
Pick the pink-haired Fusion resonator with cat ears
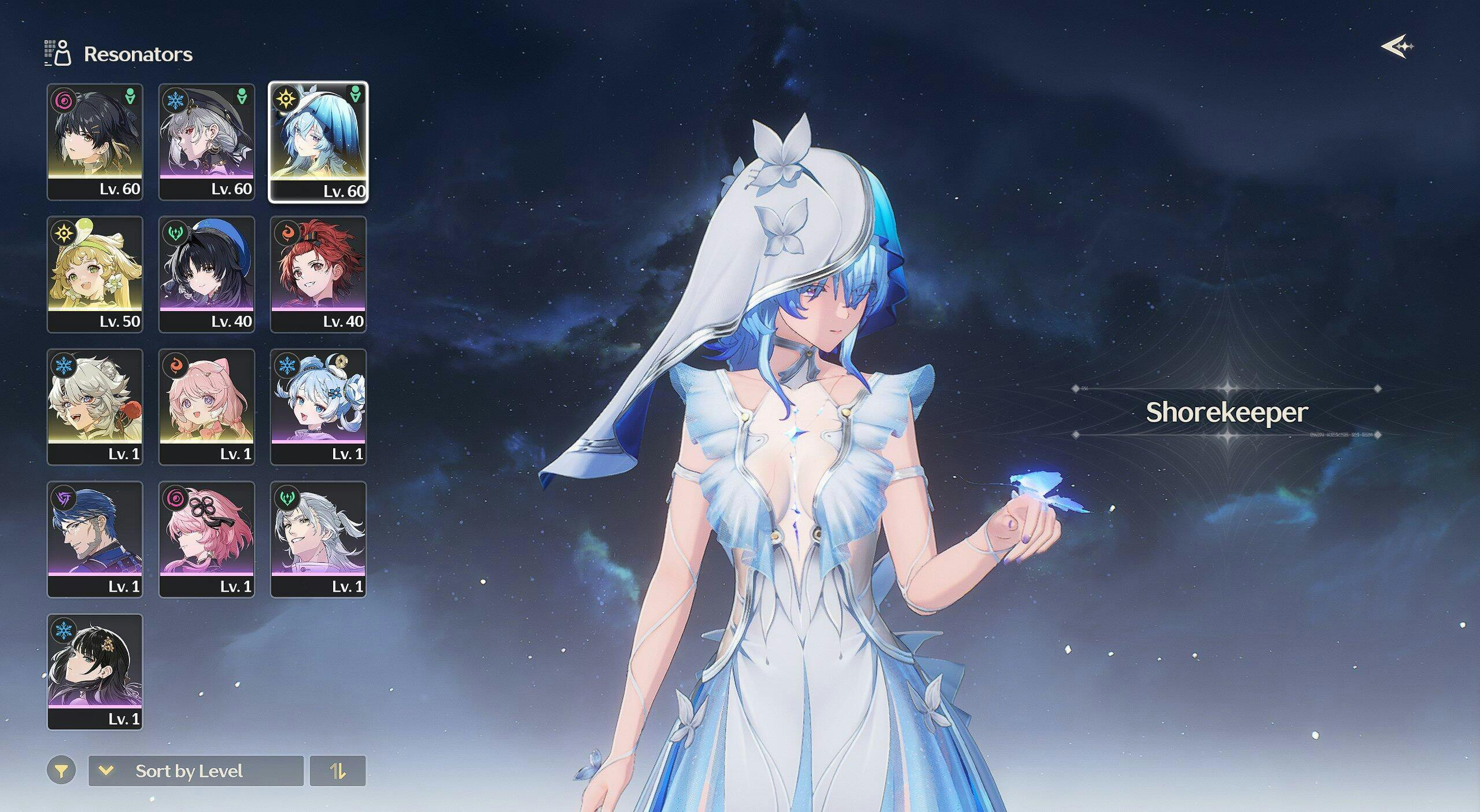[x=206, y=407]
